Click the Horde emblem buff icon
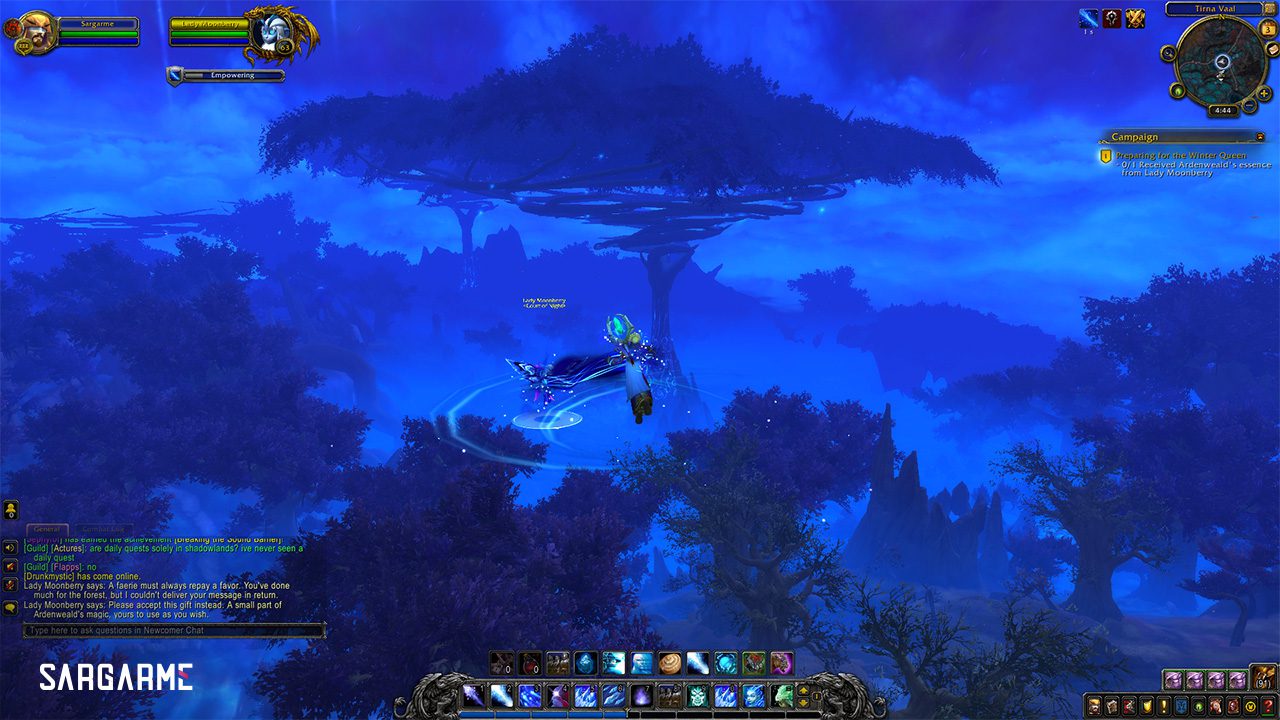Image resolution: width=1280 pixels, height=720 pixels. tap(1112, 17)
